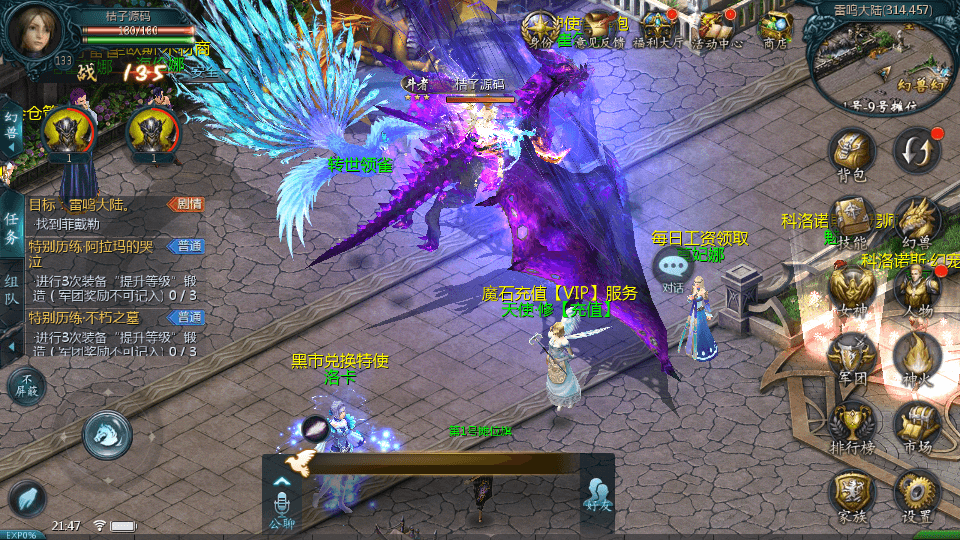The height and width of the screenshot is (540, 960).
Task: Toggle the 不屏蔽 display filter button
Action: 26,385
